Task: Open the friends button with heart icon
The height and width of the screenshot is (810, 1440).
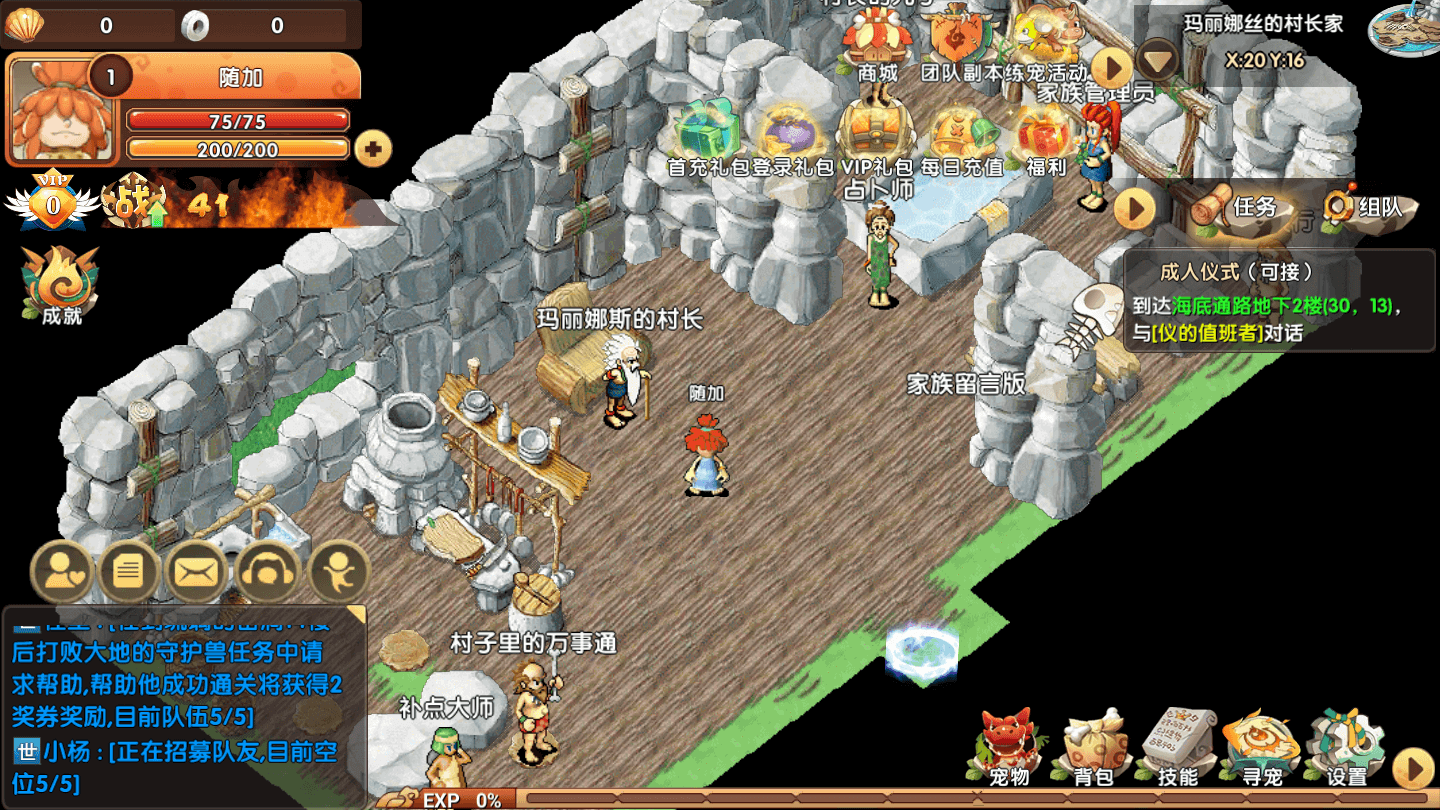Action: [62, 572]
